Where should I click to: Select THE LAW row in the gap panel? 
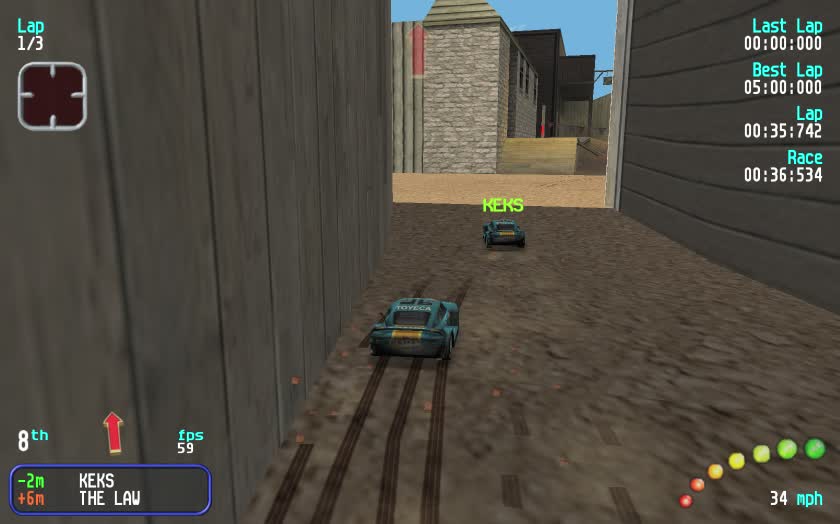(x=110, y=498)
